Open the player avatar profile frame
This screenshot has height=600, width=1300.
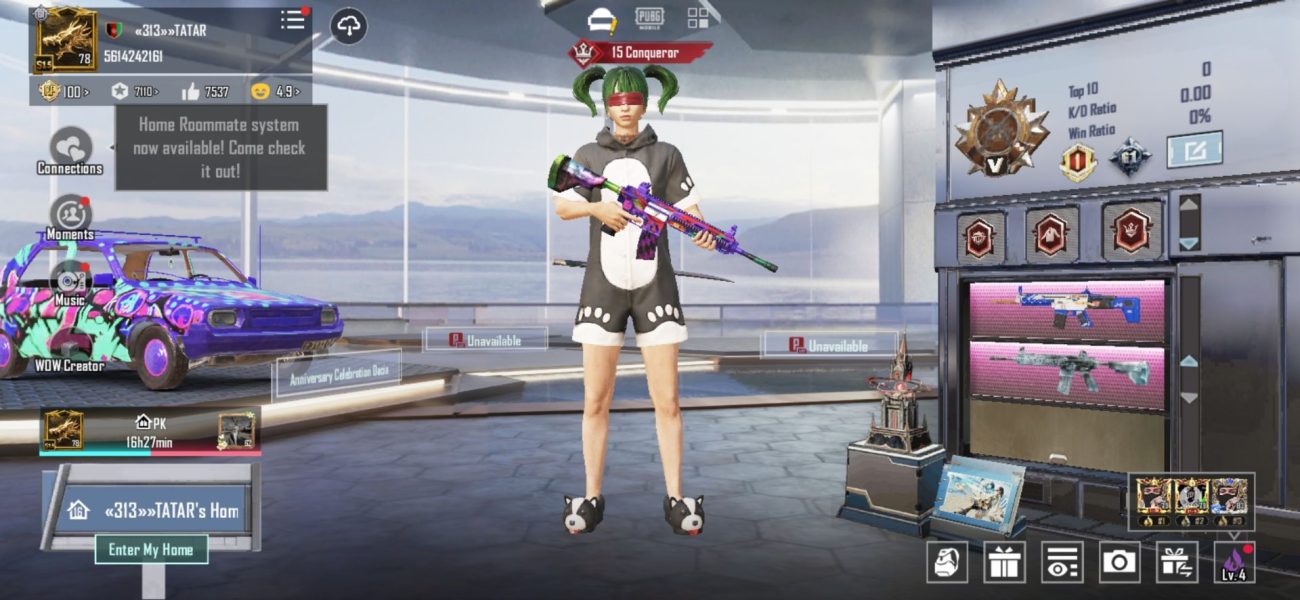66,40
